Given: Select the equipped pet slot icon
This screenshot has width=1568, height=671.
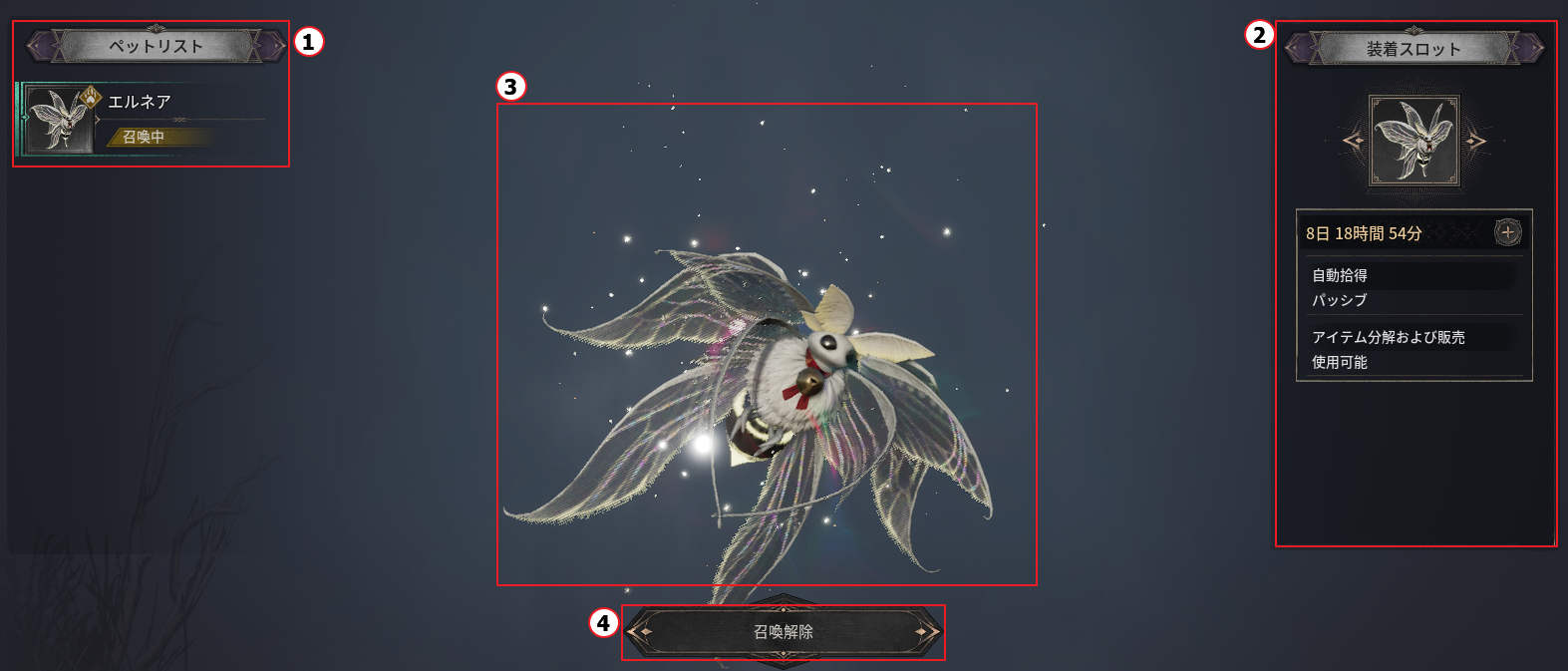Looking at the screenshot, I should click(1413, 141).
